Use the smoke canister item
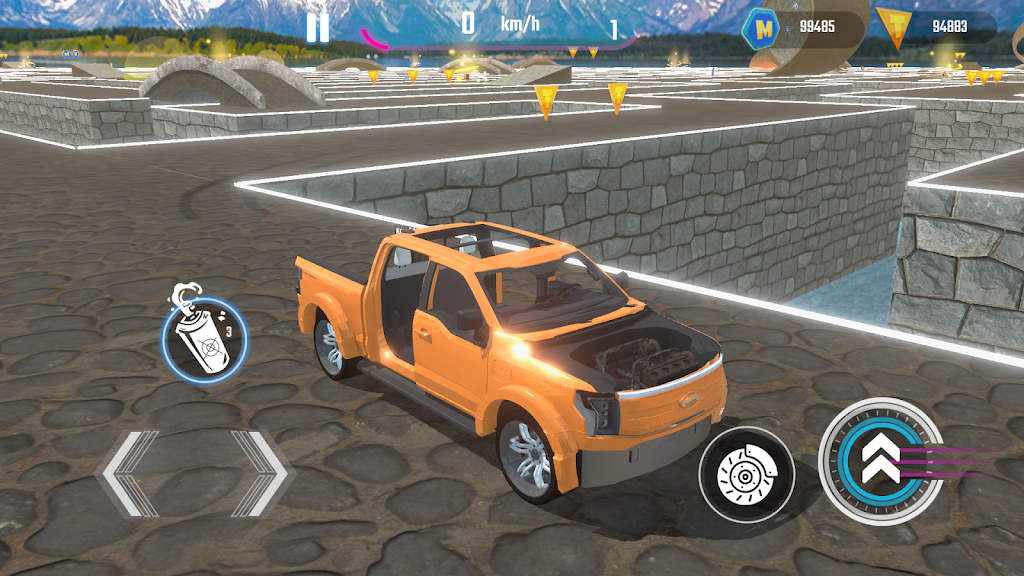This screenshot has height=576, width=1024. coord(203,337)
